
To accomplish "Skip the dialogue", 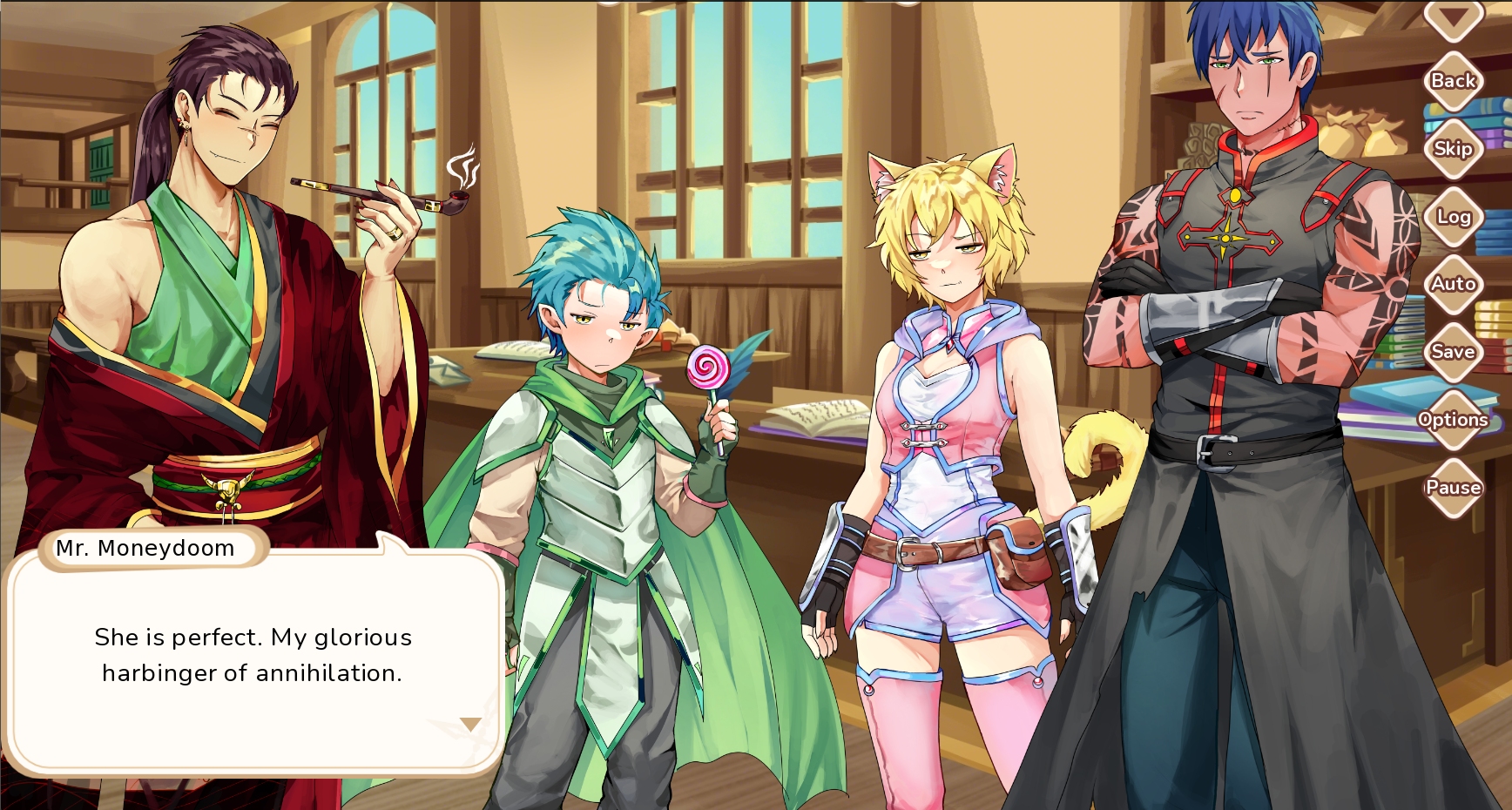I will point(1453,149).
